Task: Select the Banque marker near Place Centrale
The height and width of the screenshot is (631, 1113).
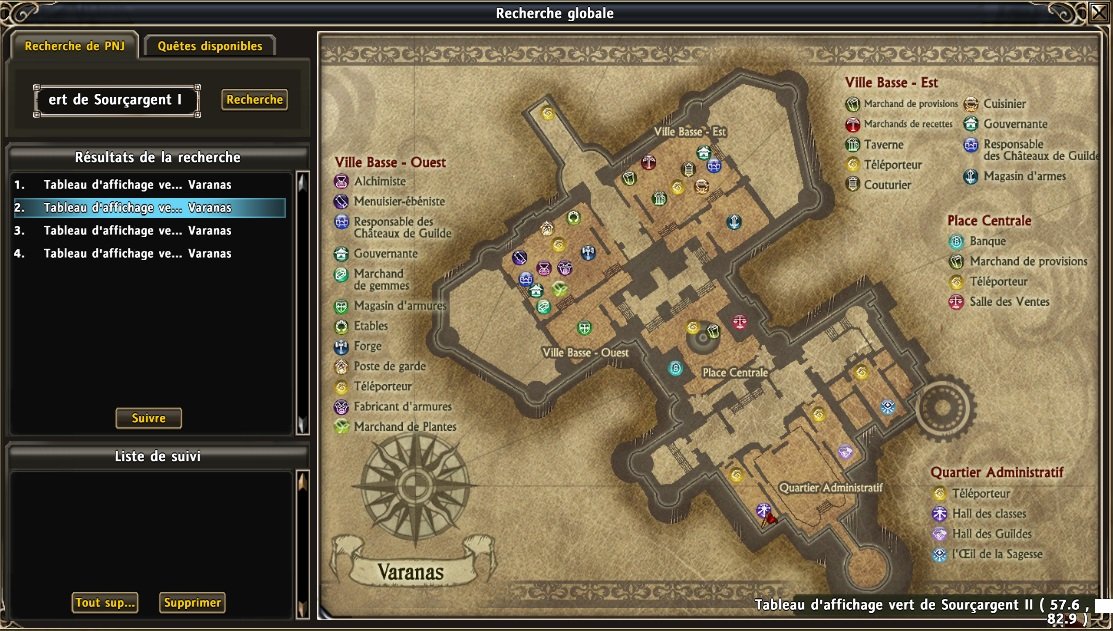Action: (676, 368)
